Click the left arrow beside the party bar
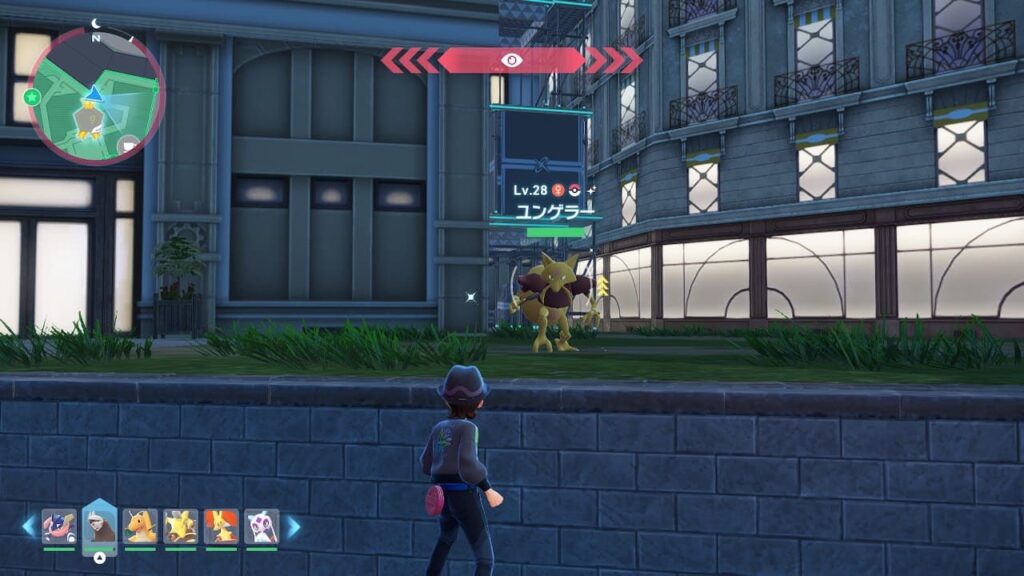 click(28, 526)
